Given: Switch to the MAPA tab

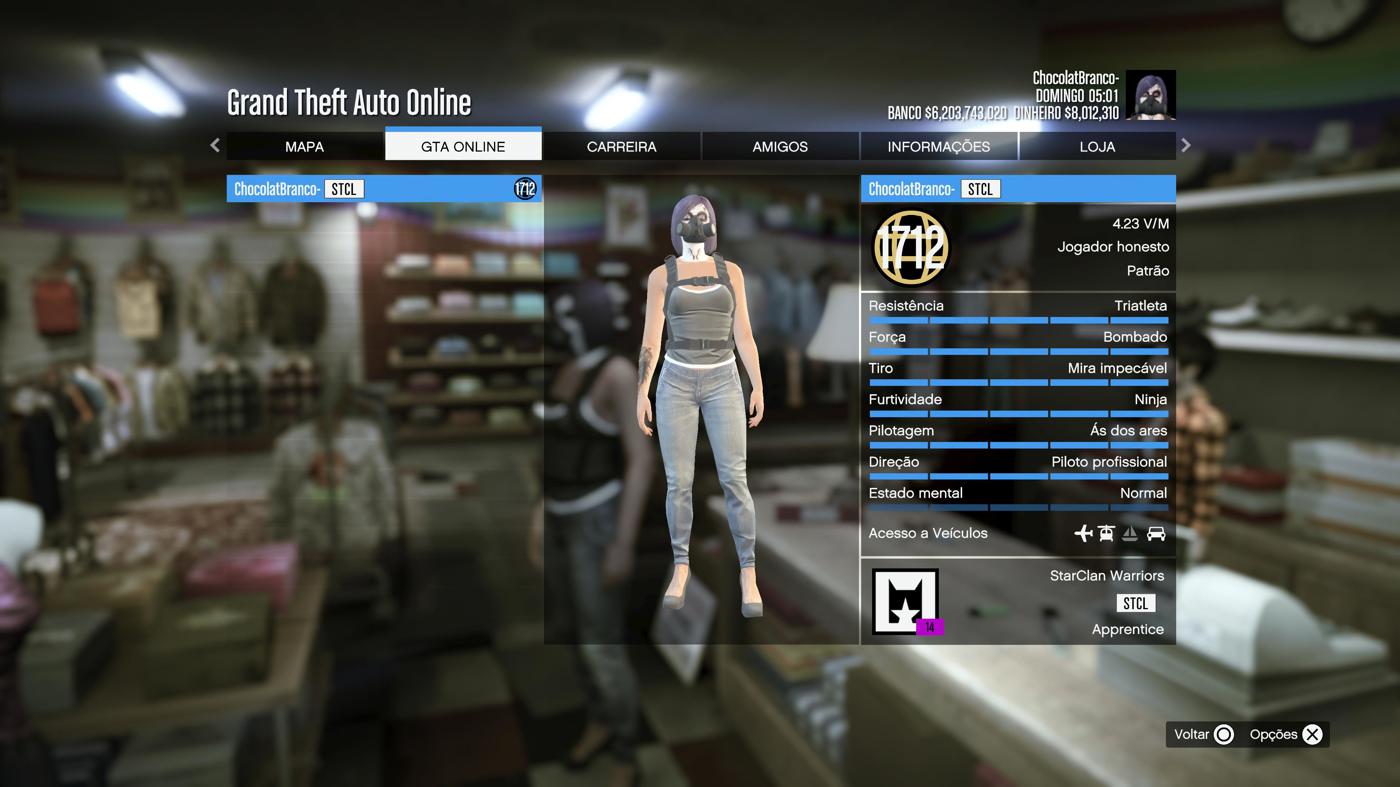Looking at the screenshot, I should [304, 146].
